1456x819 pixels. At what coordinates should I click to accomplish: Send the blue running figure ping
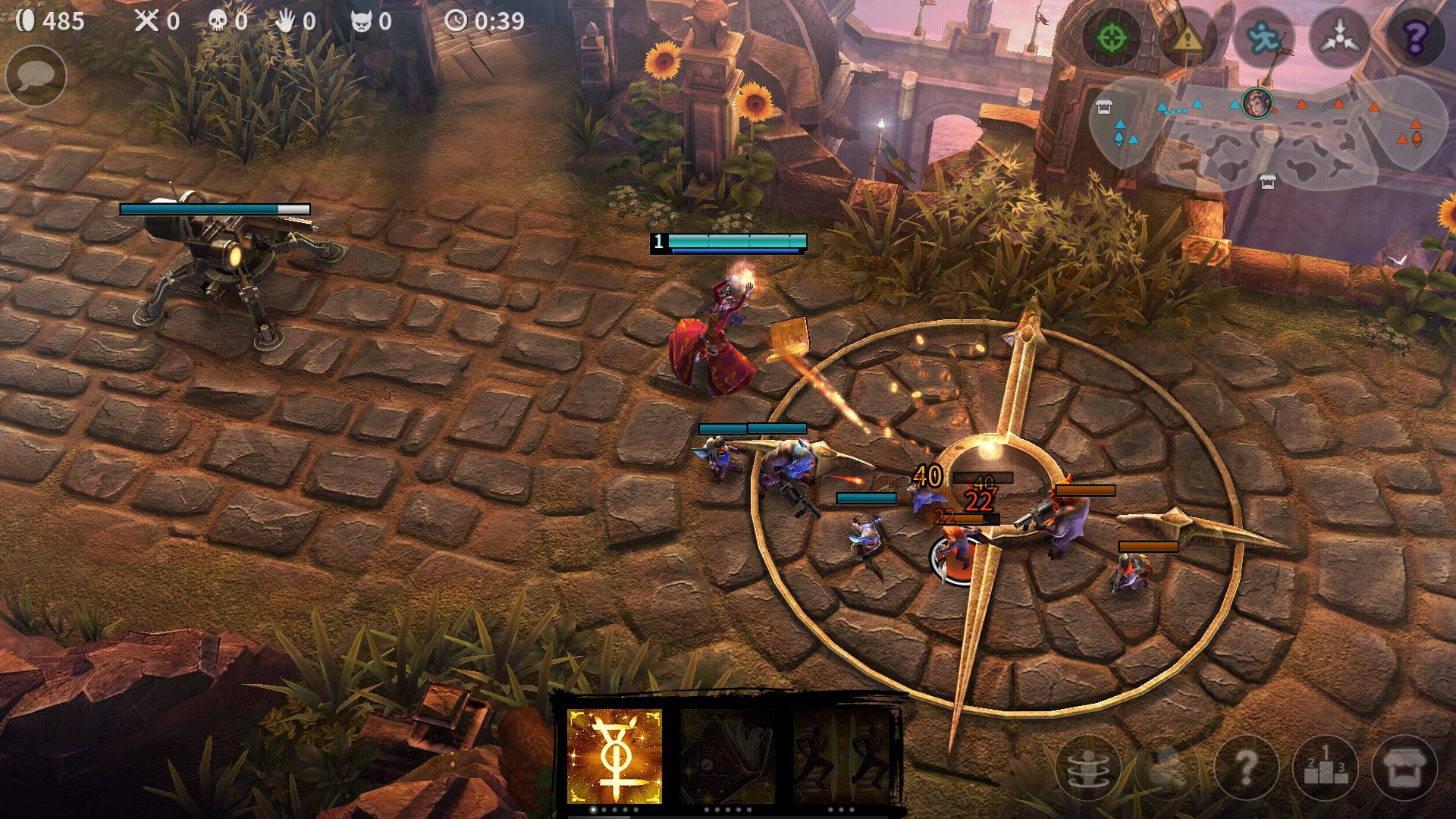[1263, 36]
